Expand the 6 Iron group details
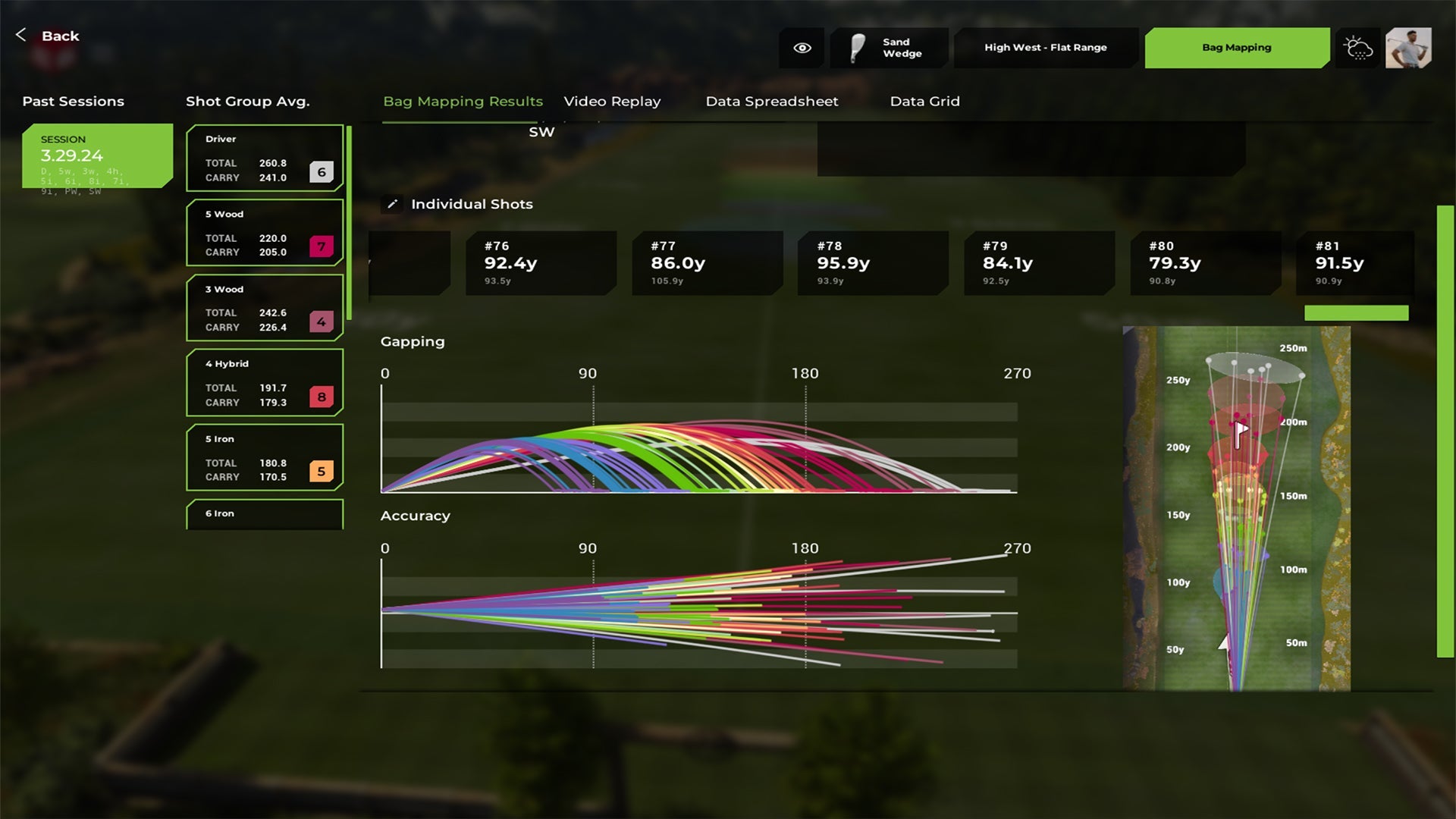 (x=264, y=514)
